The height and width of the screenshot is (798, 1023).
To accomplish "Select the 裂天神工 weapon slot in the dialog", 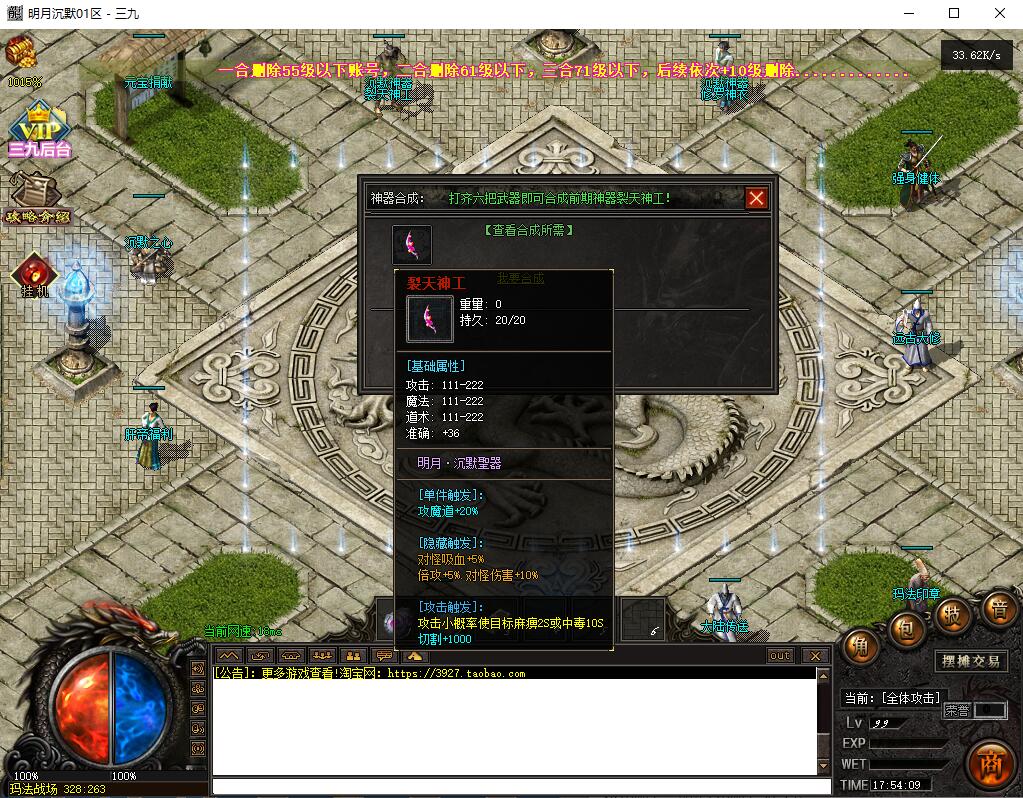I will [x=411, y=245].
